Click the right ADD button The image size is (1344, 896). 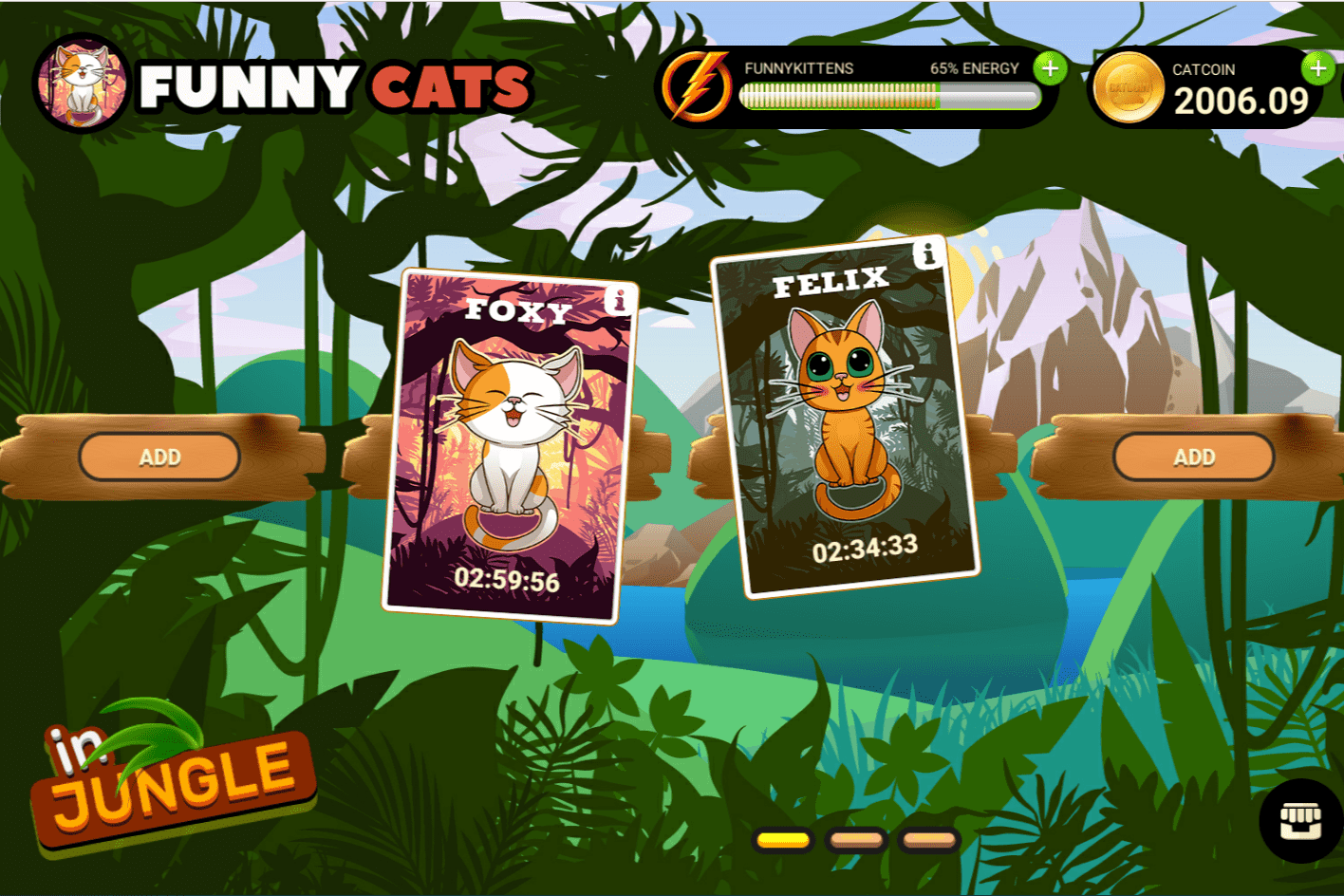click(1192, 457)
